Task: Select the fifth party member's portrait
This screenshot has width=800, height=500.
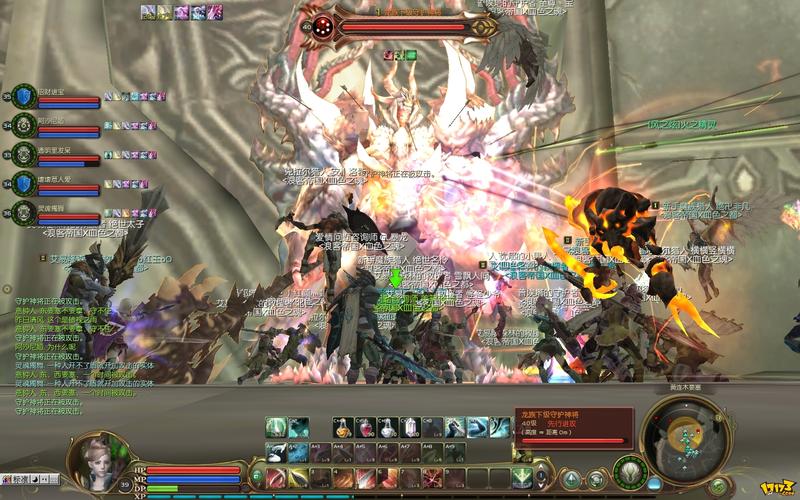Action: coord(23,213)
